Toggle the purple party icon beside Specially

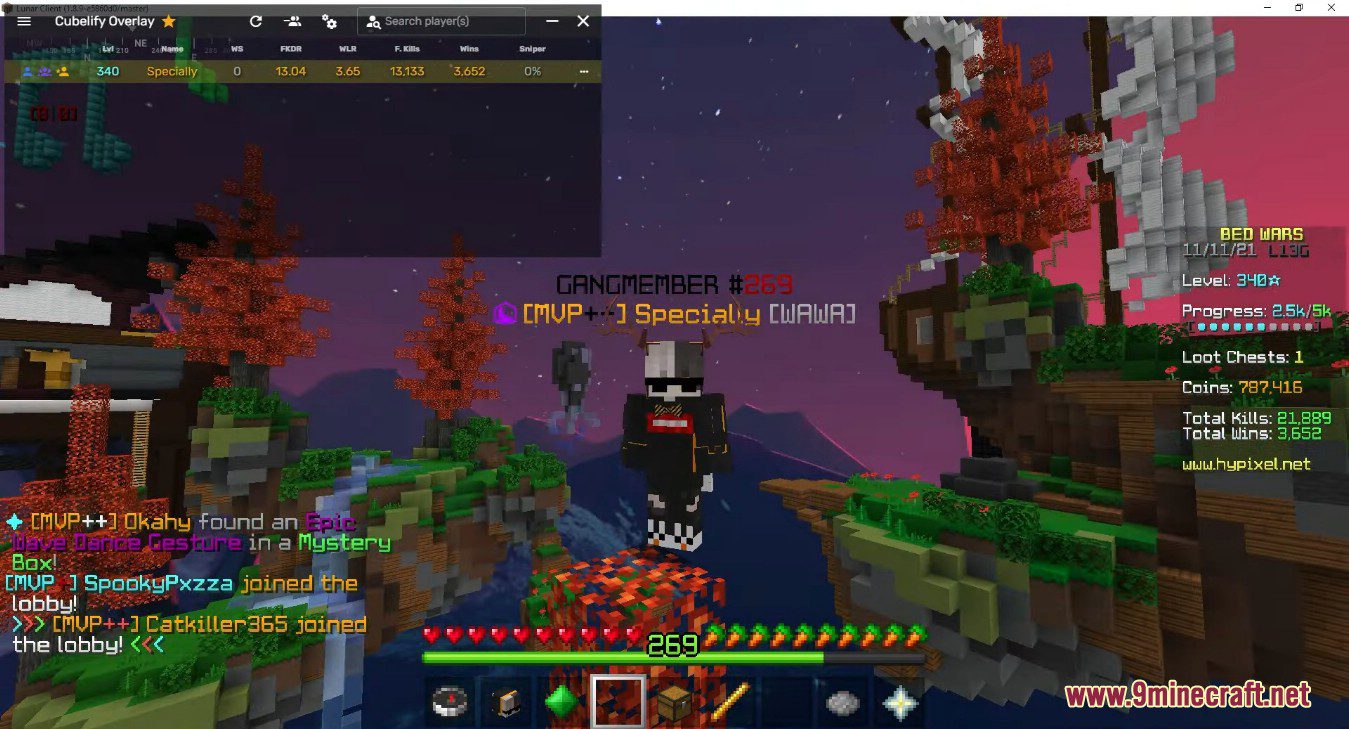(44, 71)
